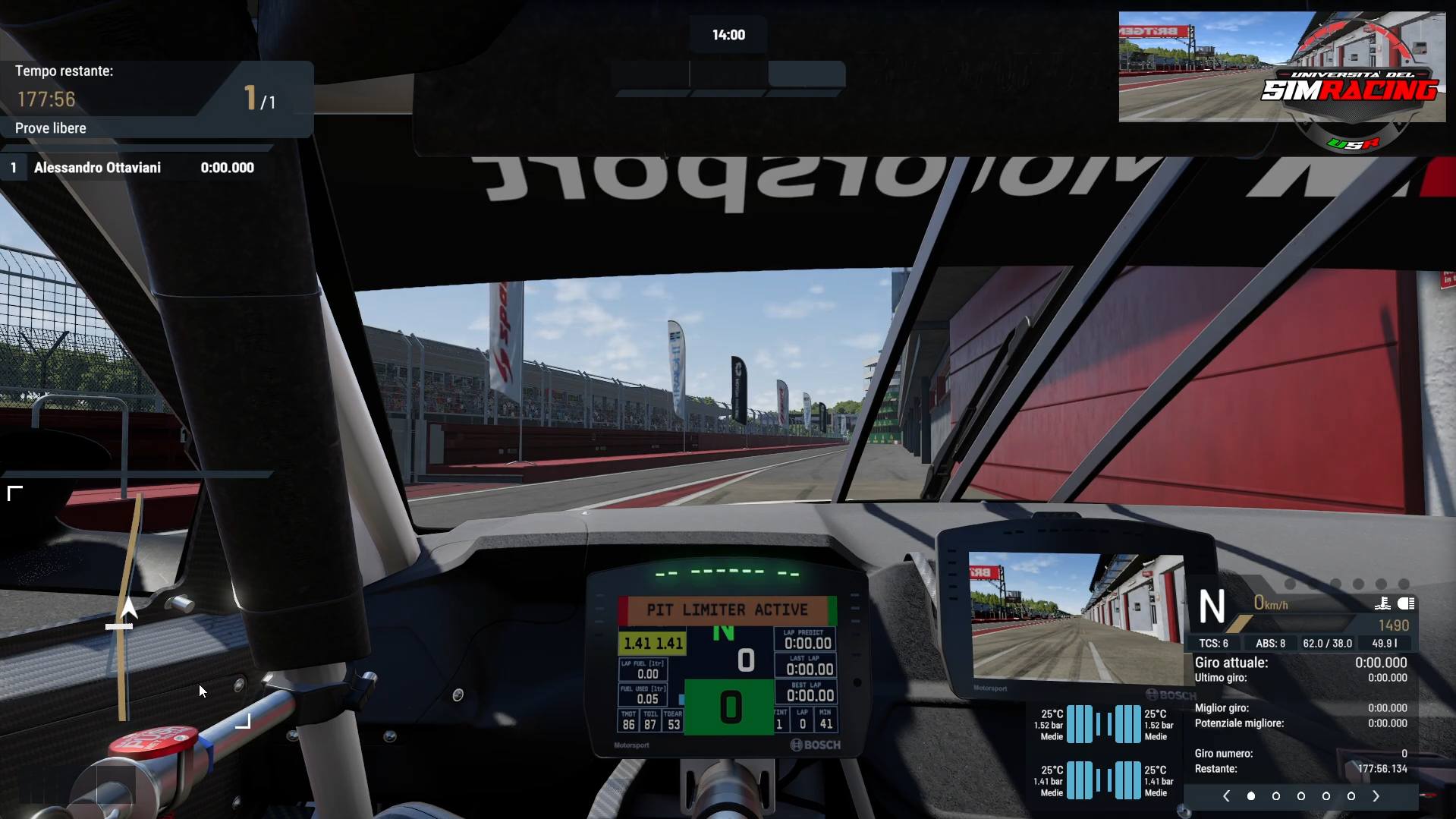This screenshot has width=1456, height=819.
Task: Select the filled first page dot on the MFD
Action: [x=1251, y=796]
